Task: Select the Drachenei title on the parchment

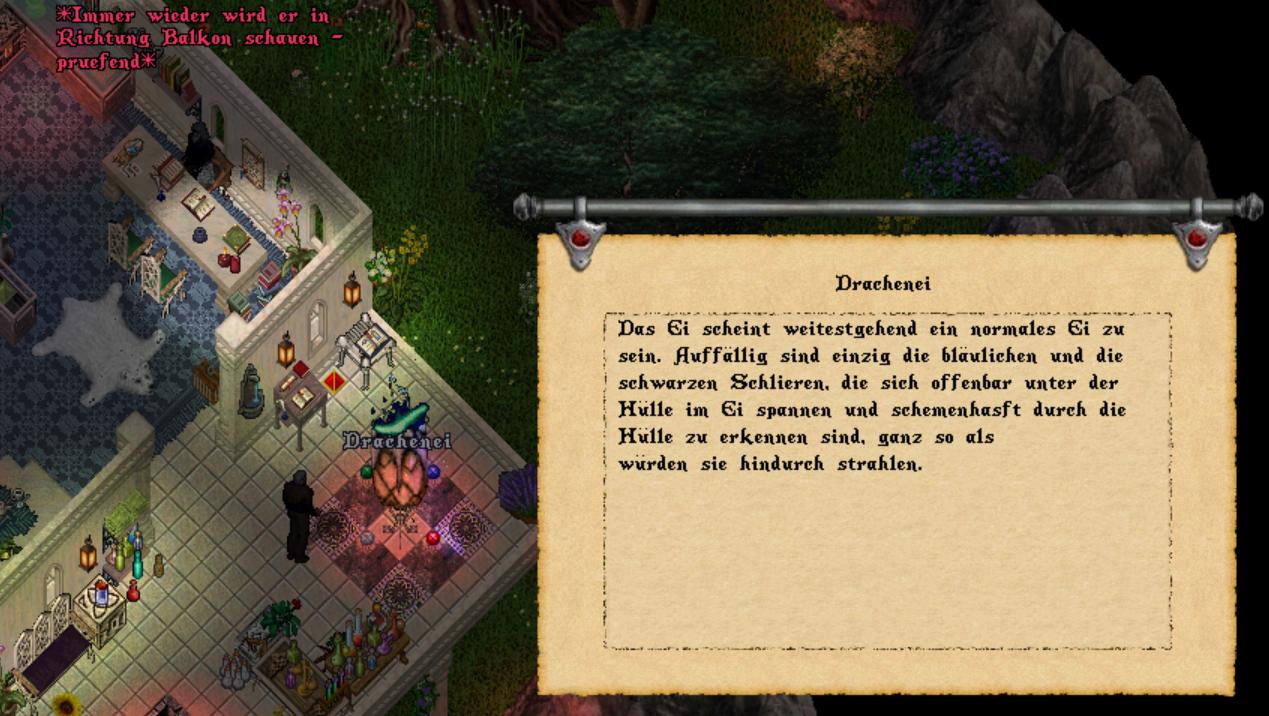Action: [x=883, y=284]
